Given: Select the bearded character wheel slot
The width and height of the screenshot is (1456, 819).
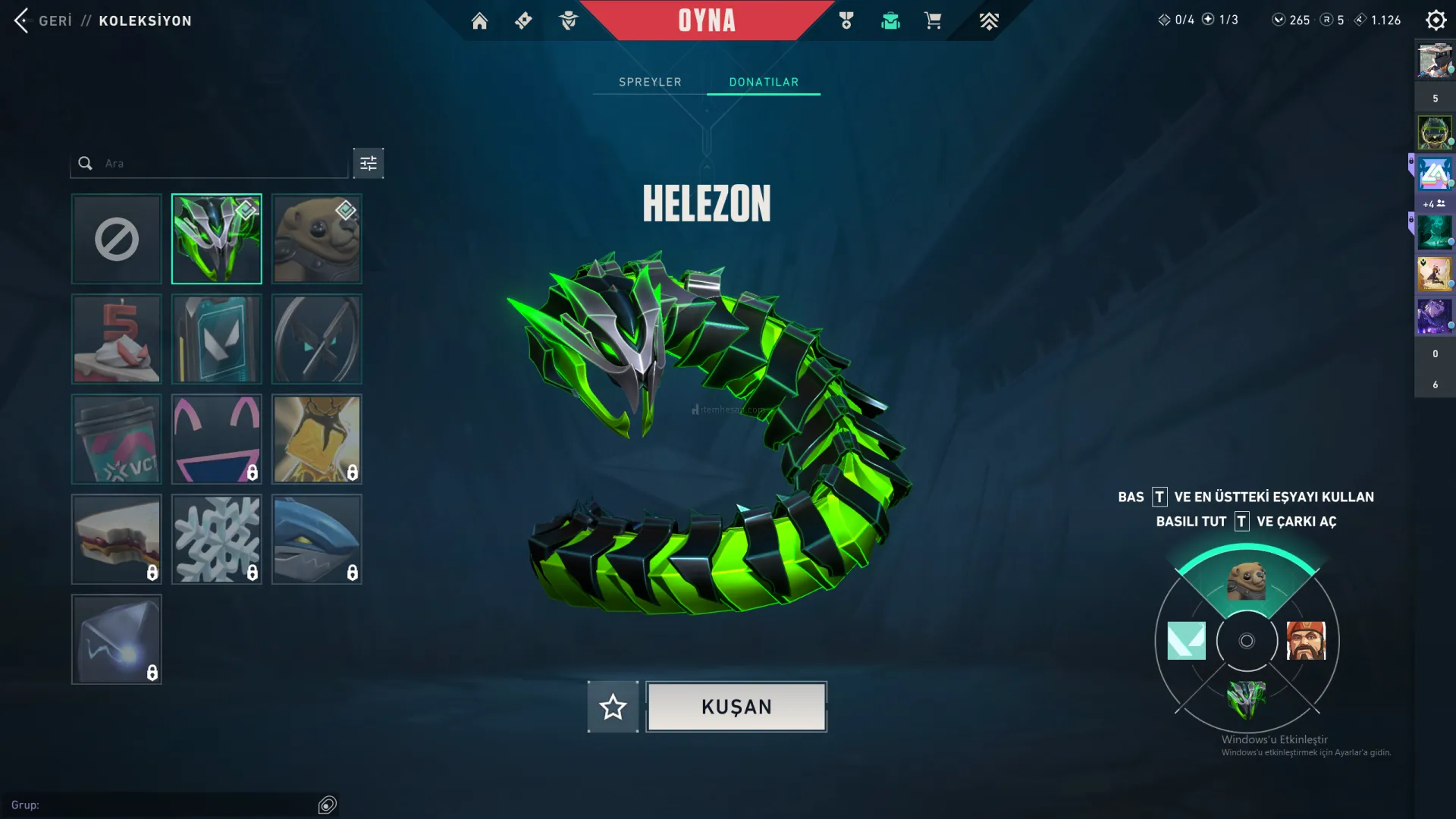Looking at the screenshot, I should (x=1306, y=641).
